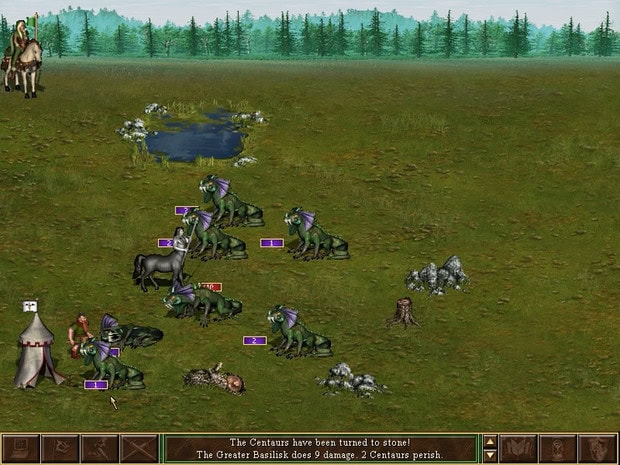Make the active creature wait

coord(557,448)
